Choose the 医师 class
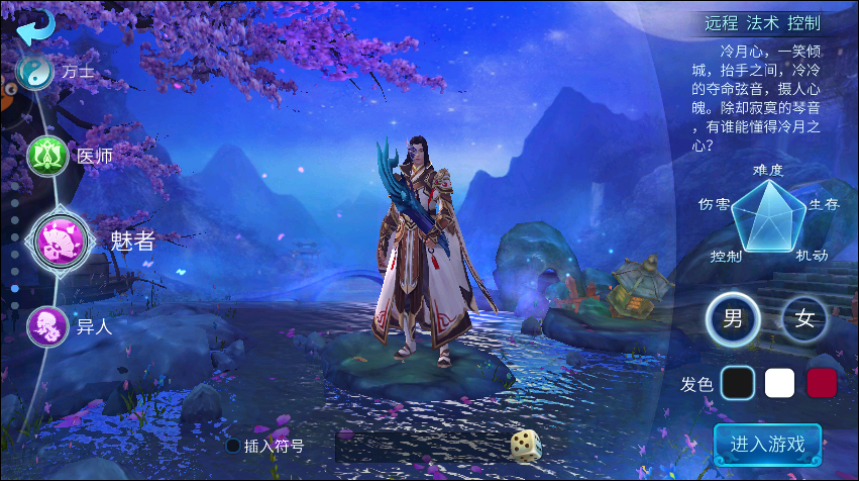859x481 pixels. tap(47, 156)
